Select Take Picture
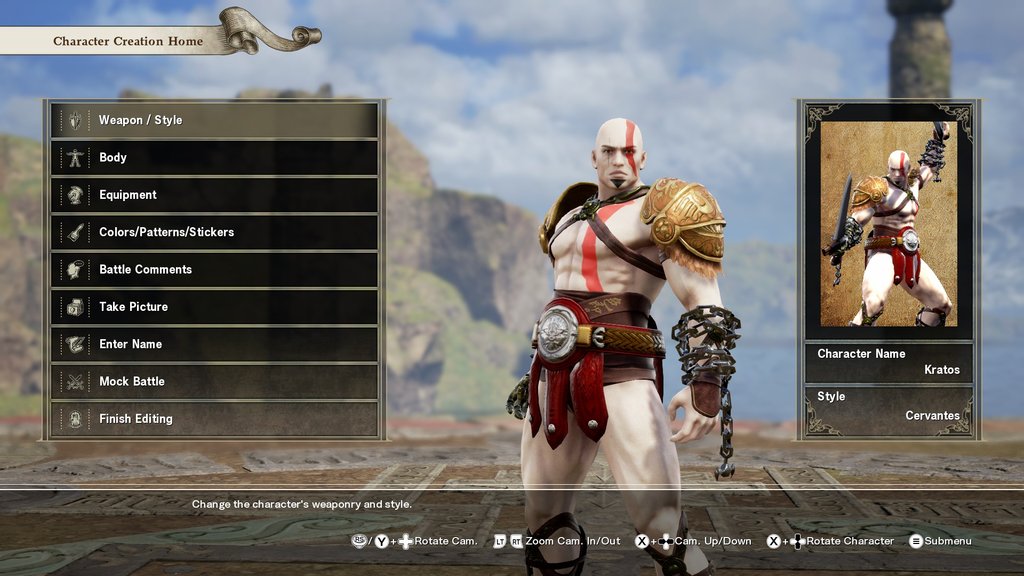Image resolution: width=1024 pixels, height=576 pixels. pyautogui.click(x=214, y=307)
